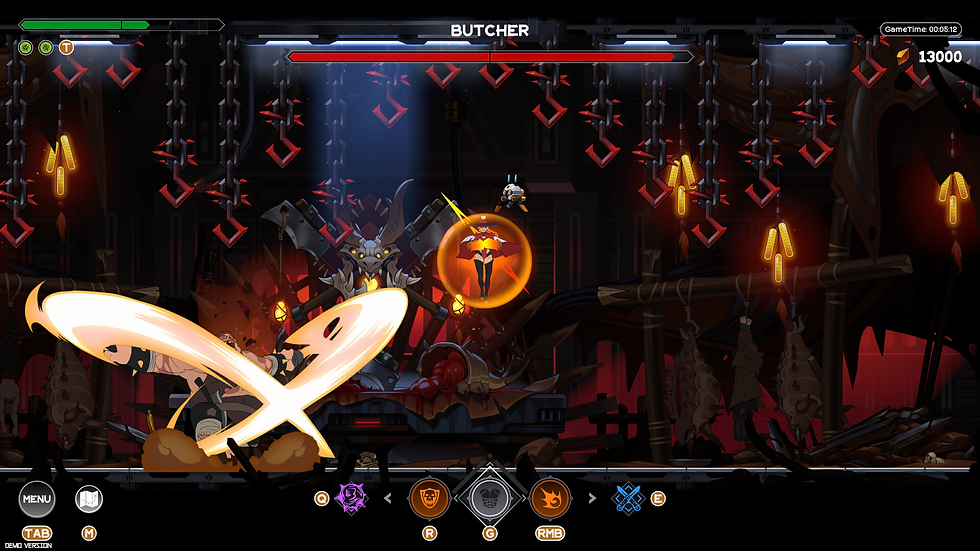Screen dimensions: 980x551
Task: Activate the orange fireball ability
Action: tap(550, 498)
